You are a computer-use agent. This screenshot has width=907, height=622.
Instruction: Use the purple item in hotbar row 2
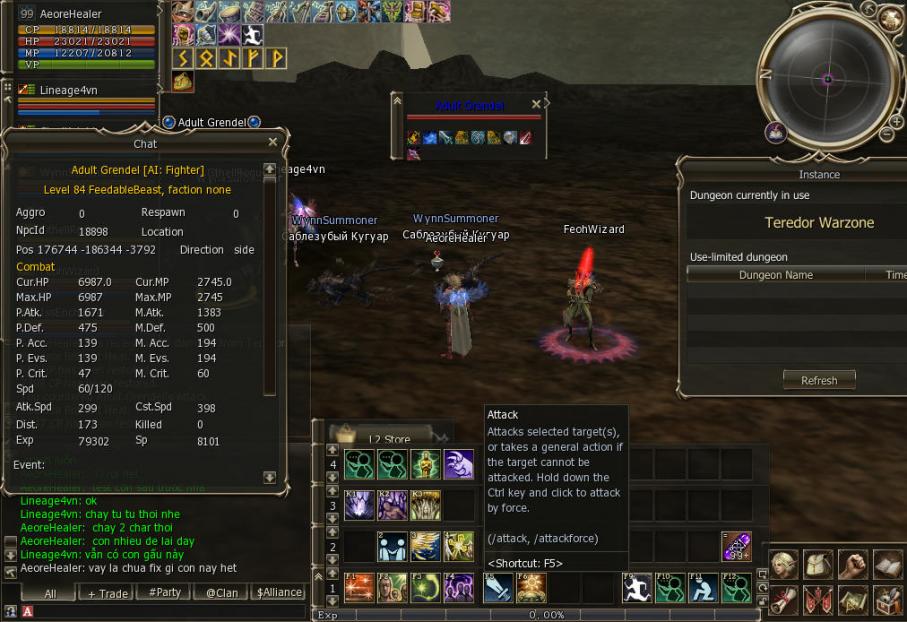pyautogui.click(x=736, y=547)
